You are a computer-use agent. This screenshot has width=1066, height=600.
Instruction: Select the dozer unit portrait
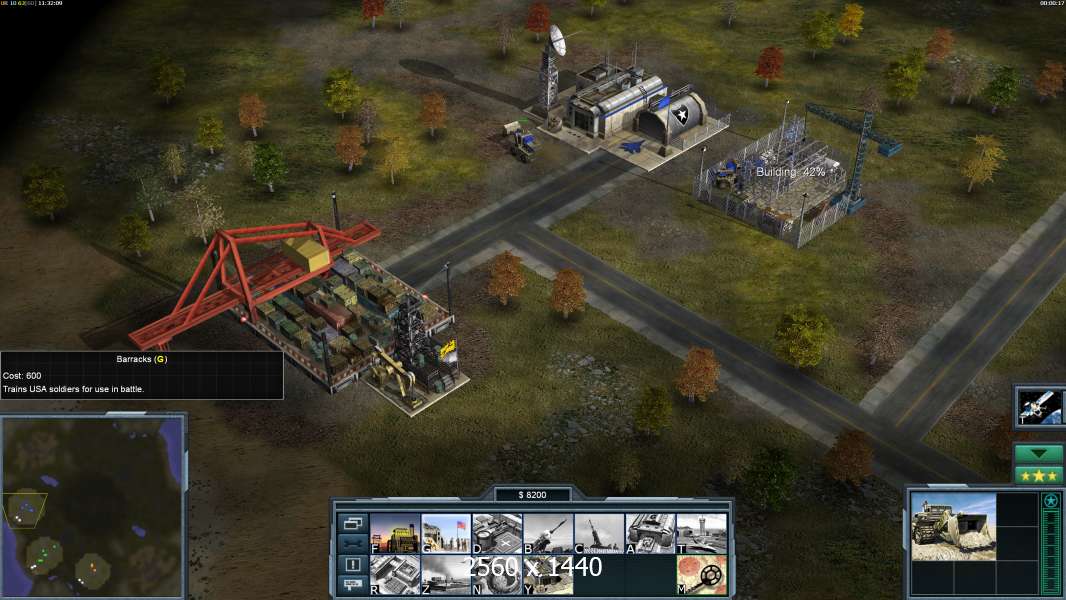(953, 526)
